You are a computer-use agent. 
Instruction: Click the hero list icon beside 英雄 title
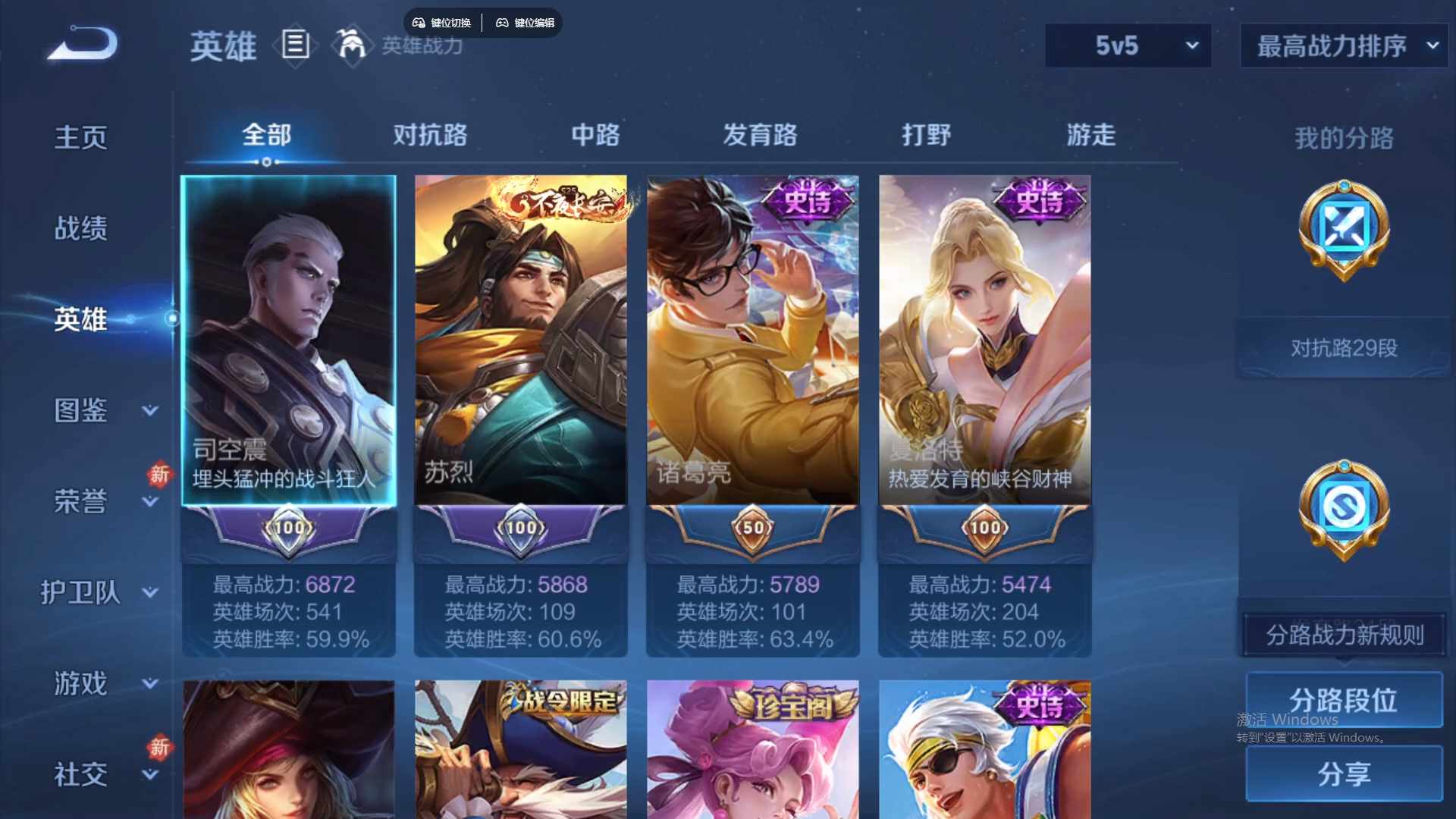pos(295,45)
